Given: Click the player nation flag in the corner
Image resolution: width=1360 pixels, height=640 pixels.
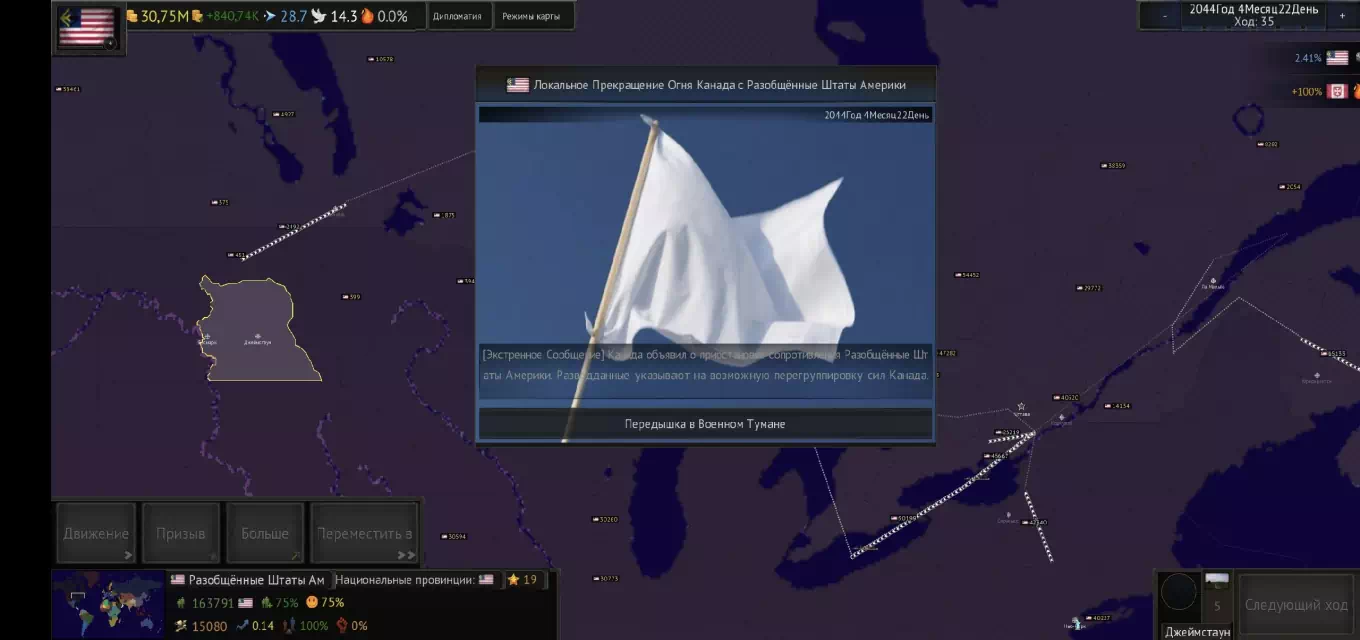Looking at the screenshot, I should click(87, 28).
